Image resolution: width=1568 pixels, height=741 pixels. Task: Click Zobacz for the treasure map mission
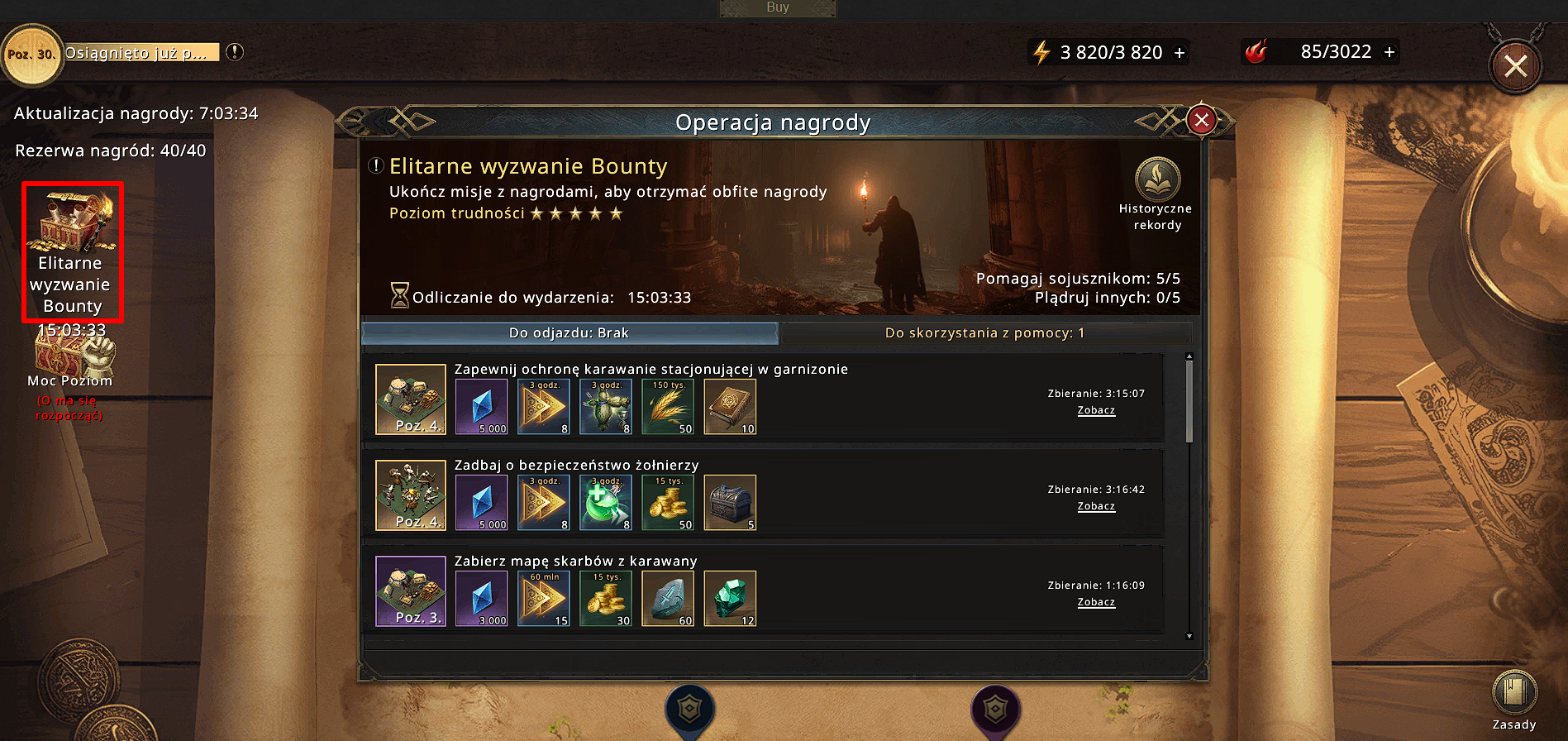pyautogui.click(x=1096, y=602)
